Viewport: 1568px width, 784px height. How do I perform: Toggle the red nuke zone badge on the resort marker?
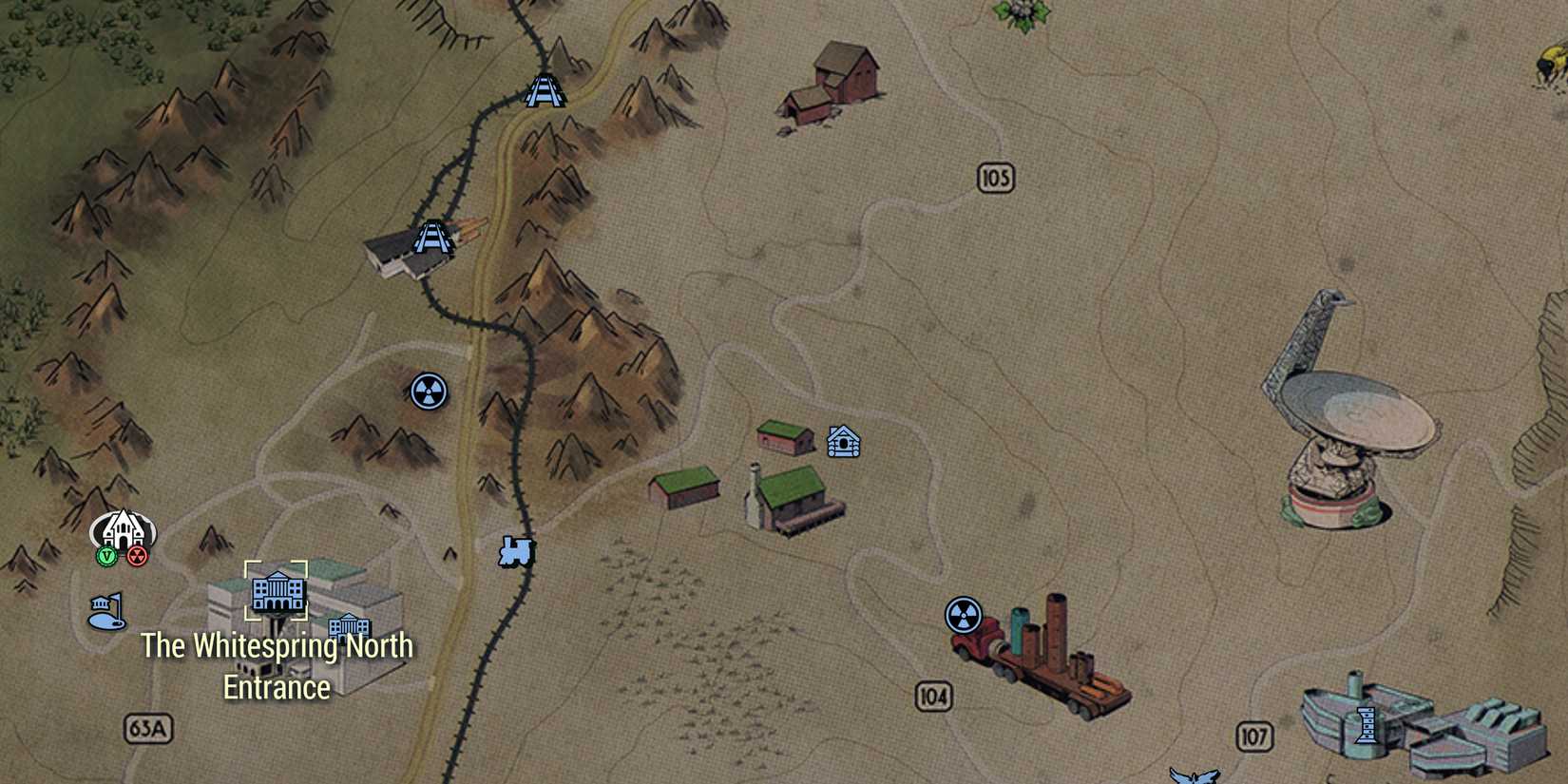tap(137, 556)
